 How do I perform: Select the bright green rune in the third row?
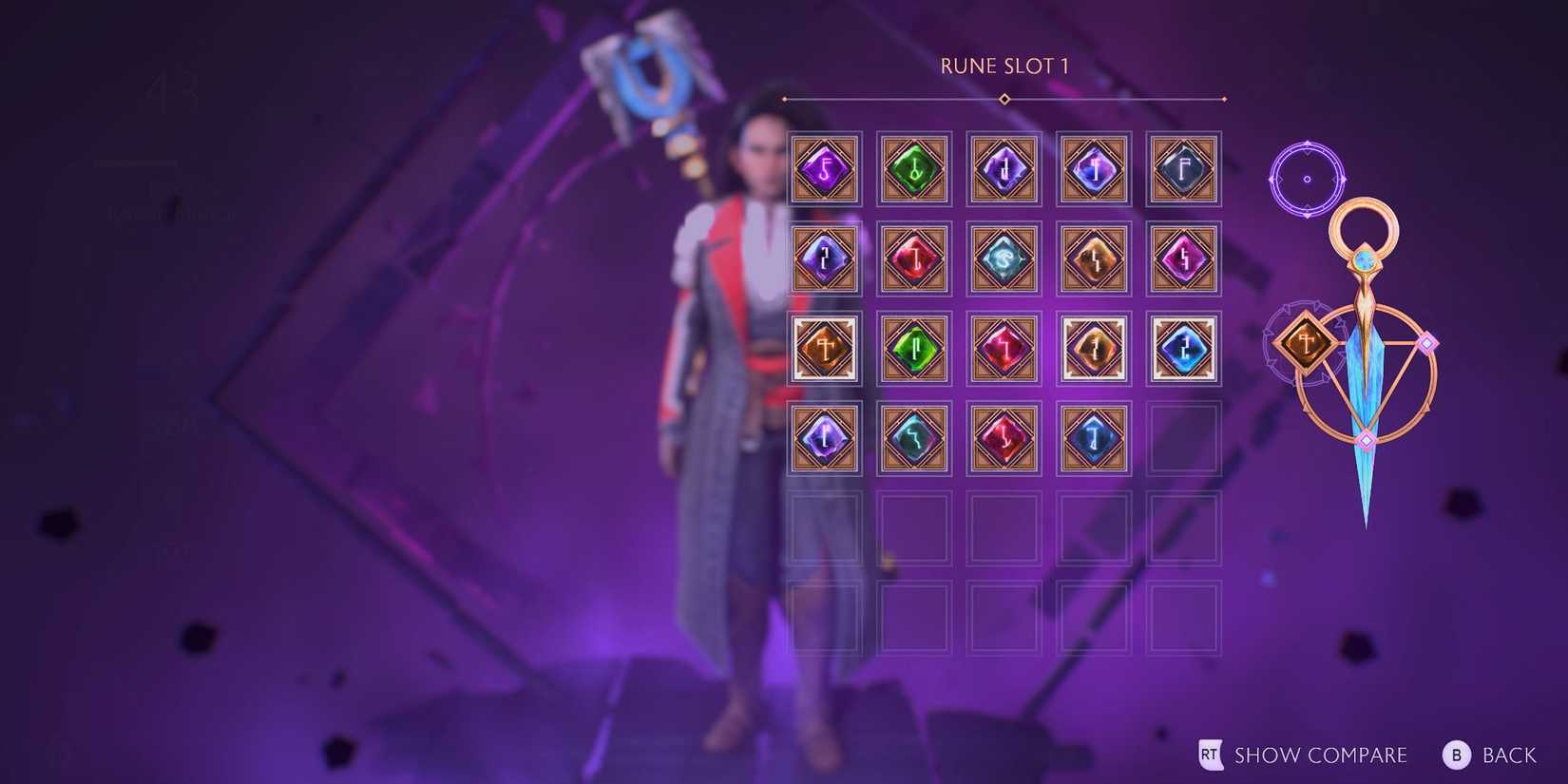[x=914, y=348]
